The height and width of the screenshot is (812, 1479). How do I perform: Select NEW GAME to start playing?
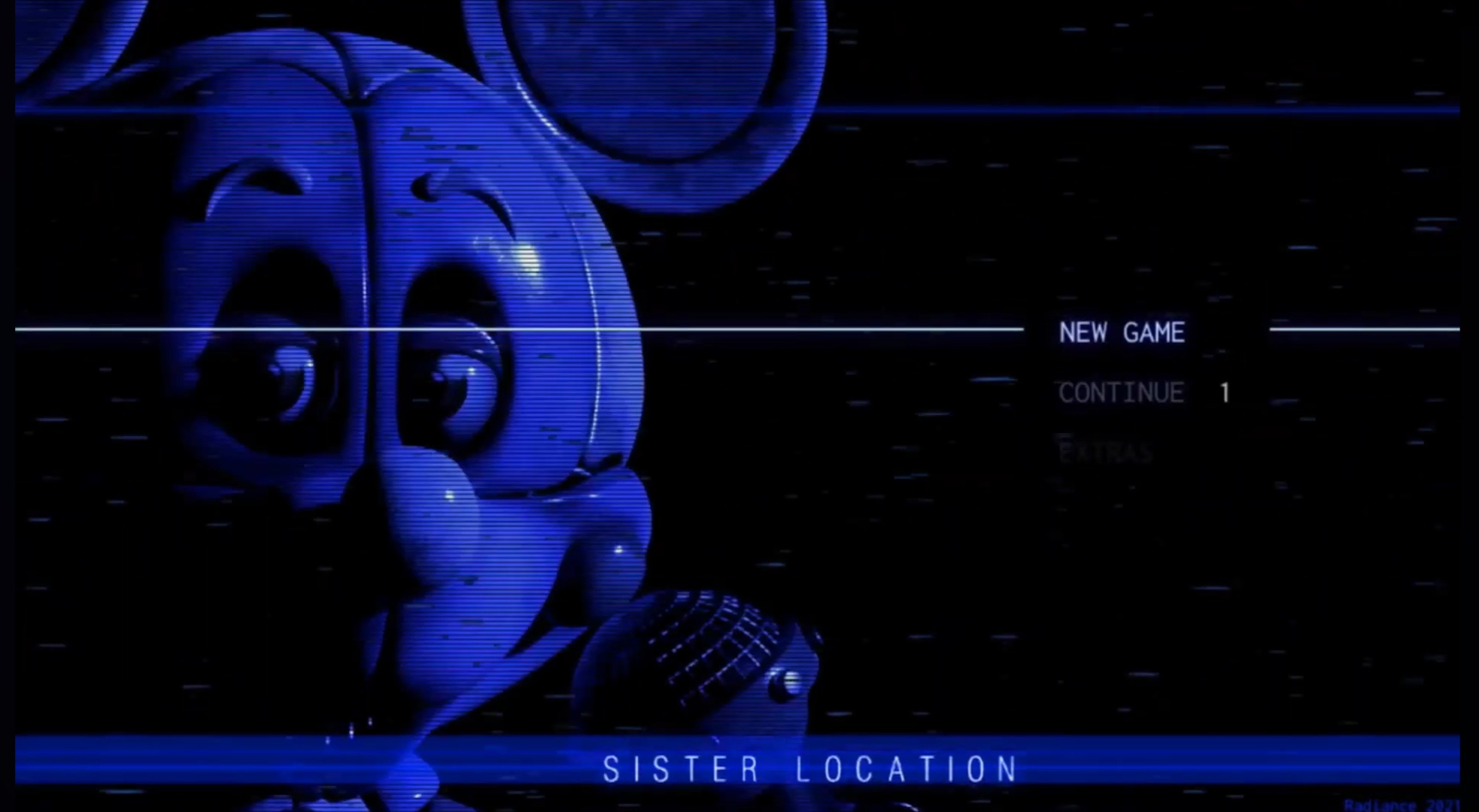(1122, 333)
